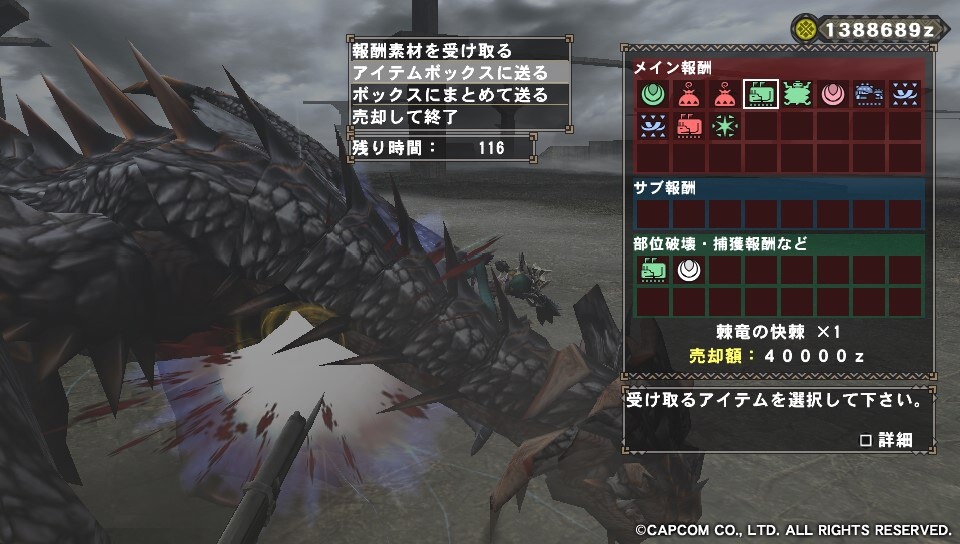Image resolution: width=960 pixels, height=544 pixels.
Task: Pick the green hide in break rewards
Action: [653, 268]
